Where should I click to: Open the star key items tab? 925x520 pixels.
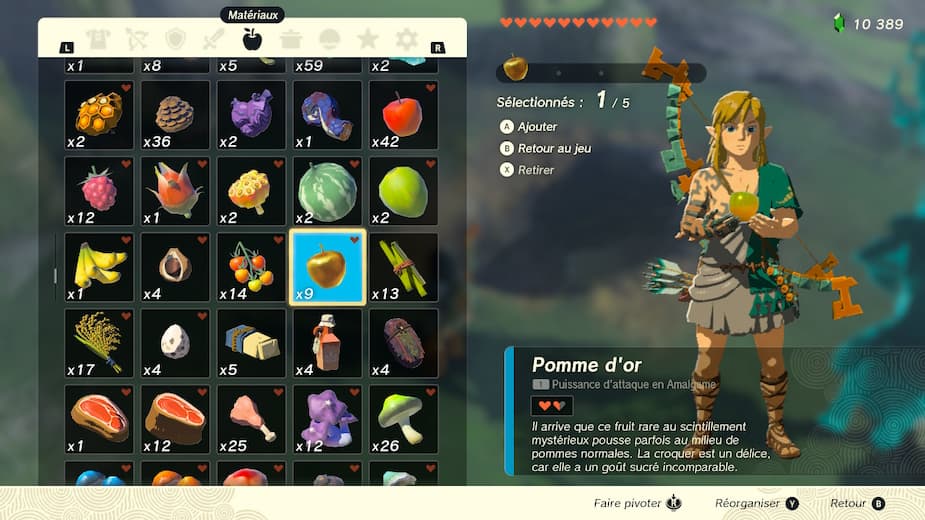[x=367, y=40]
